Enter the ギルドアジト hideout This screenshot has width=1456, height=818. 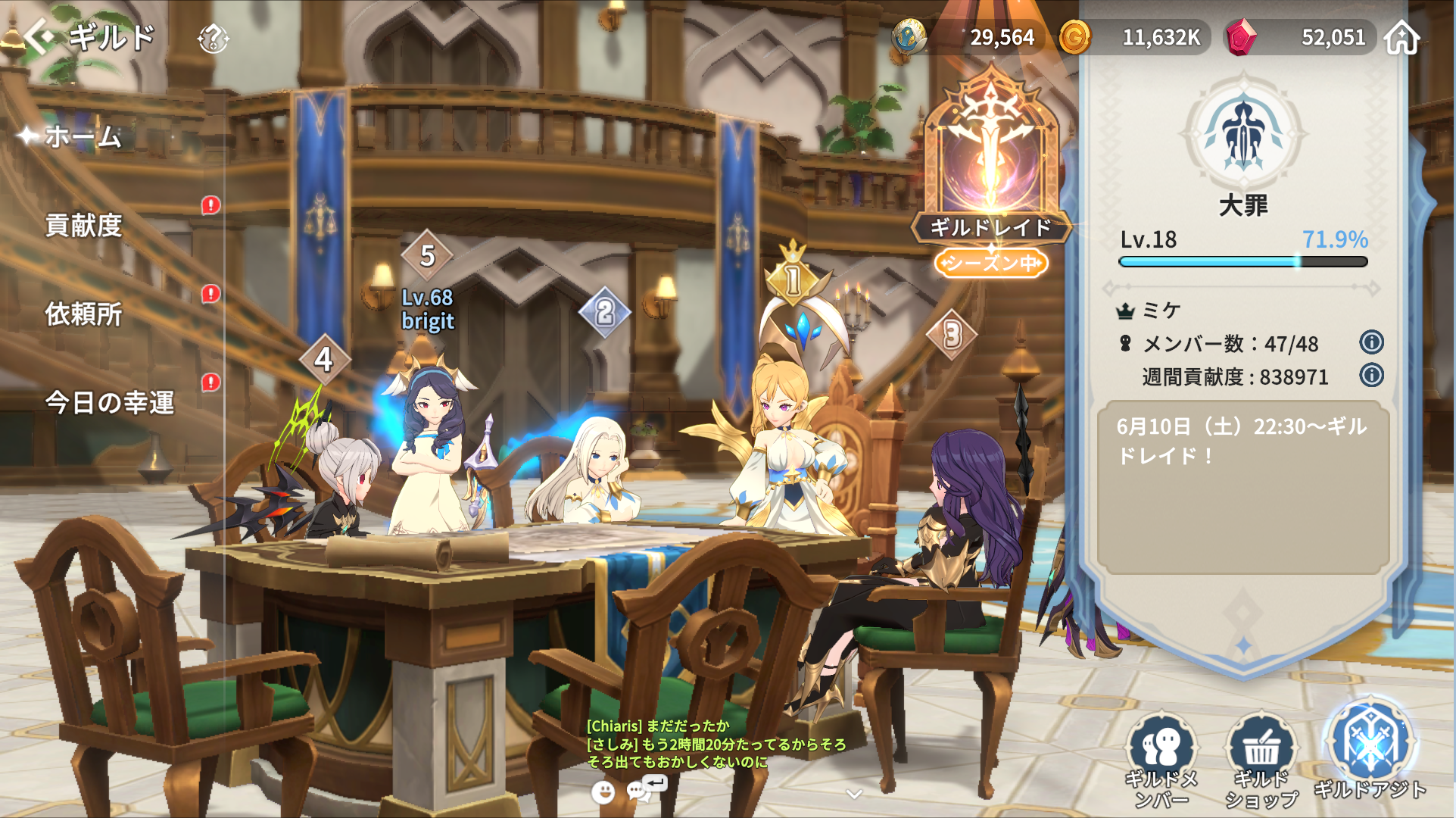pos(1370,751)
